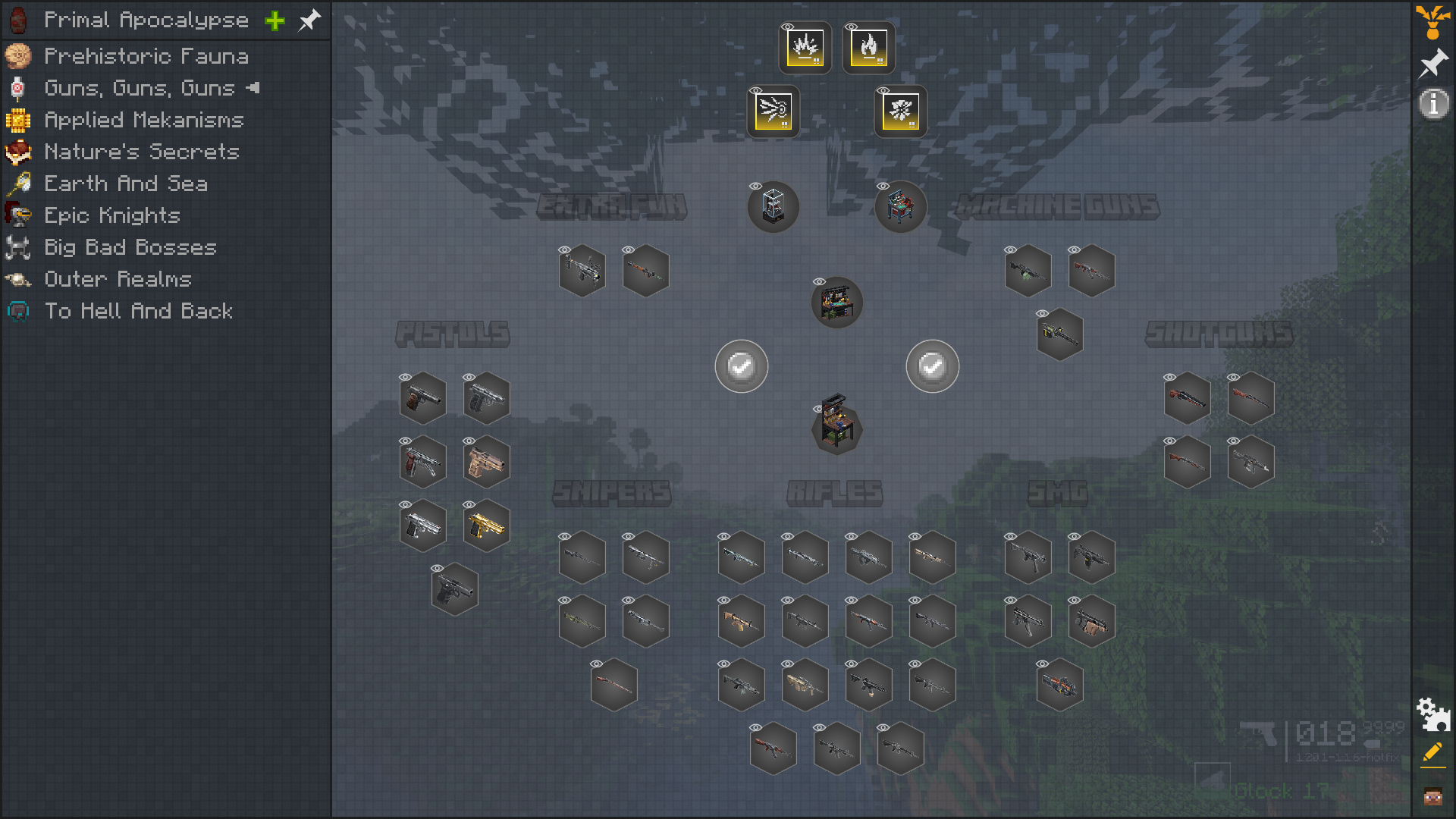
Task: Open the Epic Knights chapter
Action: point(112,215)
